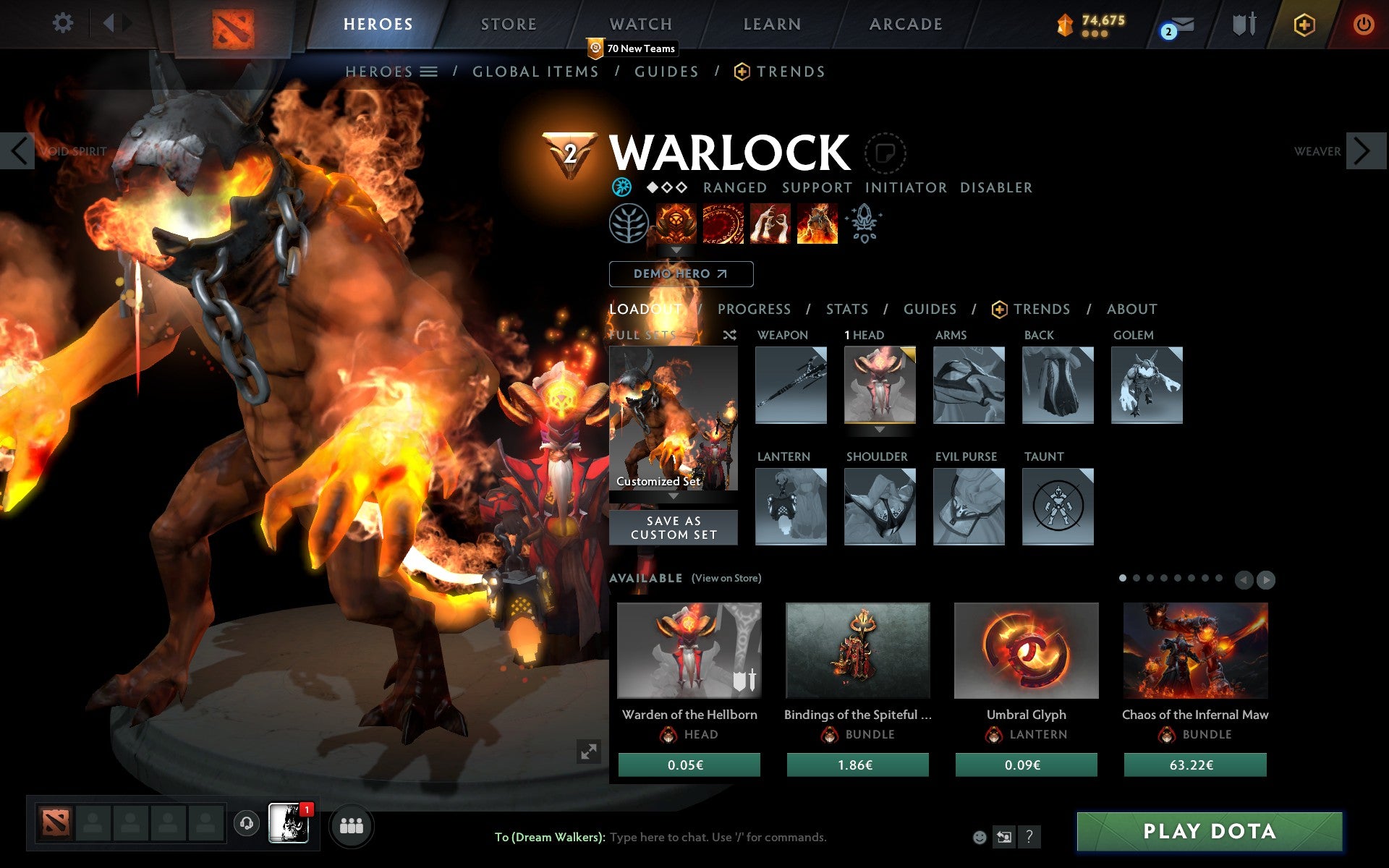Image resolution: width=1389 pixels, height=868 pixels.
Task: Click the Chaotic Offering ultimate ability icon
Action: (x=817, y=224)
